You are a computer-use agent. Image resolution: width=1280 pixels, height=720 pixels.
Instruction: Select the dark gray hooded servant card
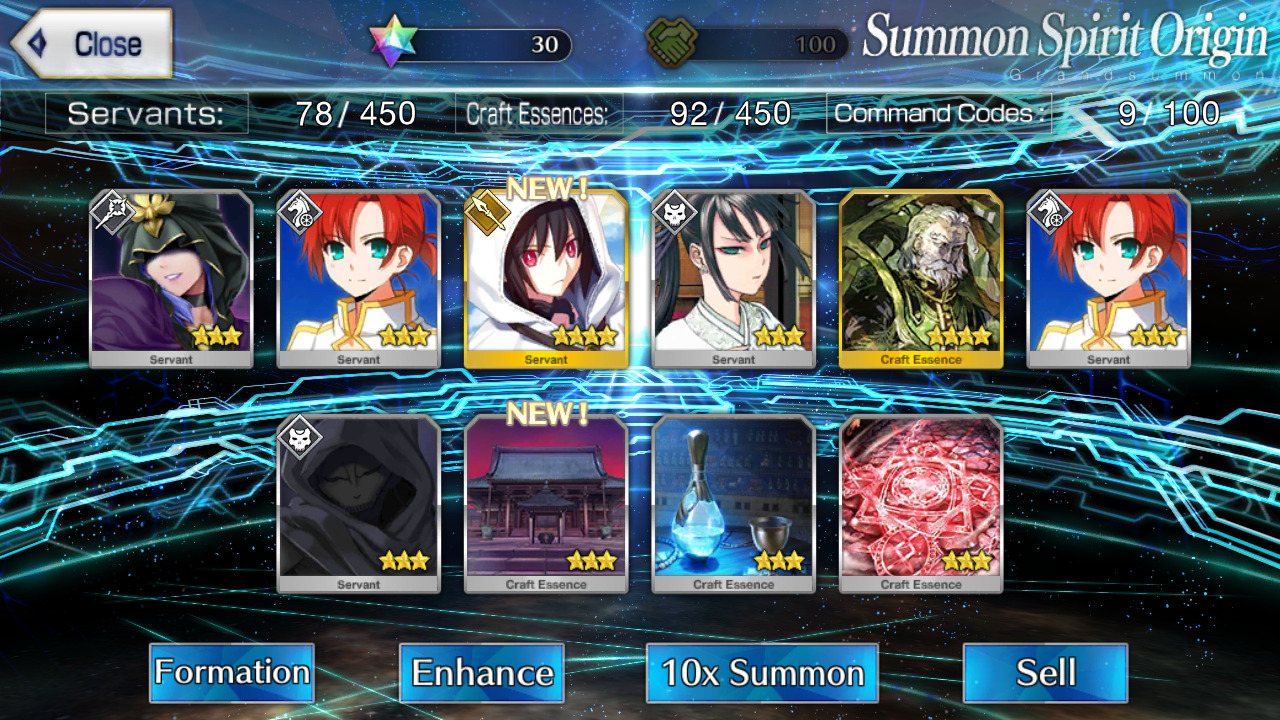358,503
